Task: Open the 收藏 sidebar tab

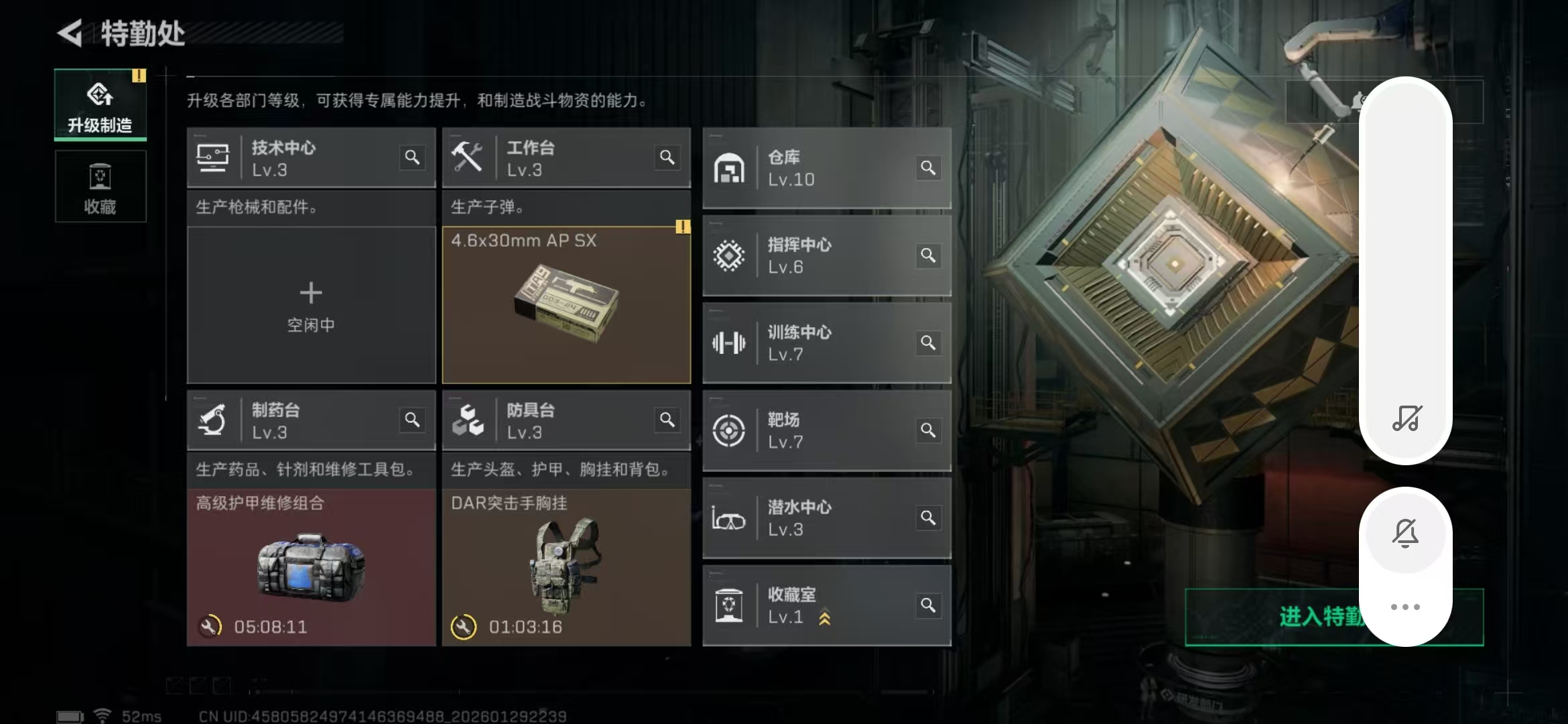Action: [x=100, y=186]
